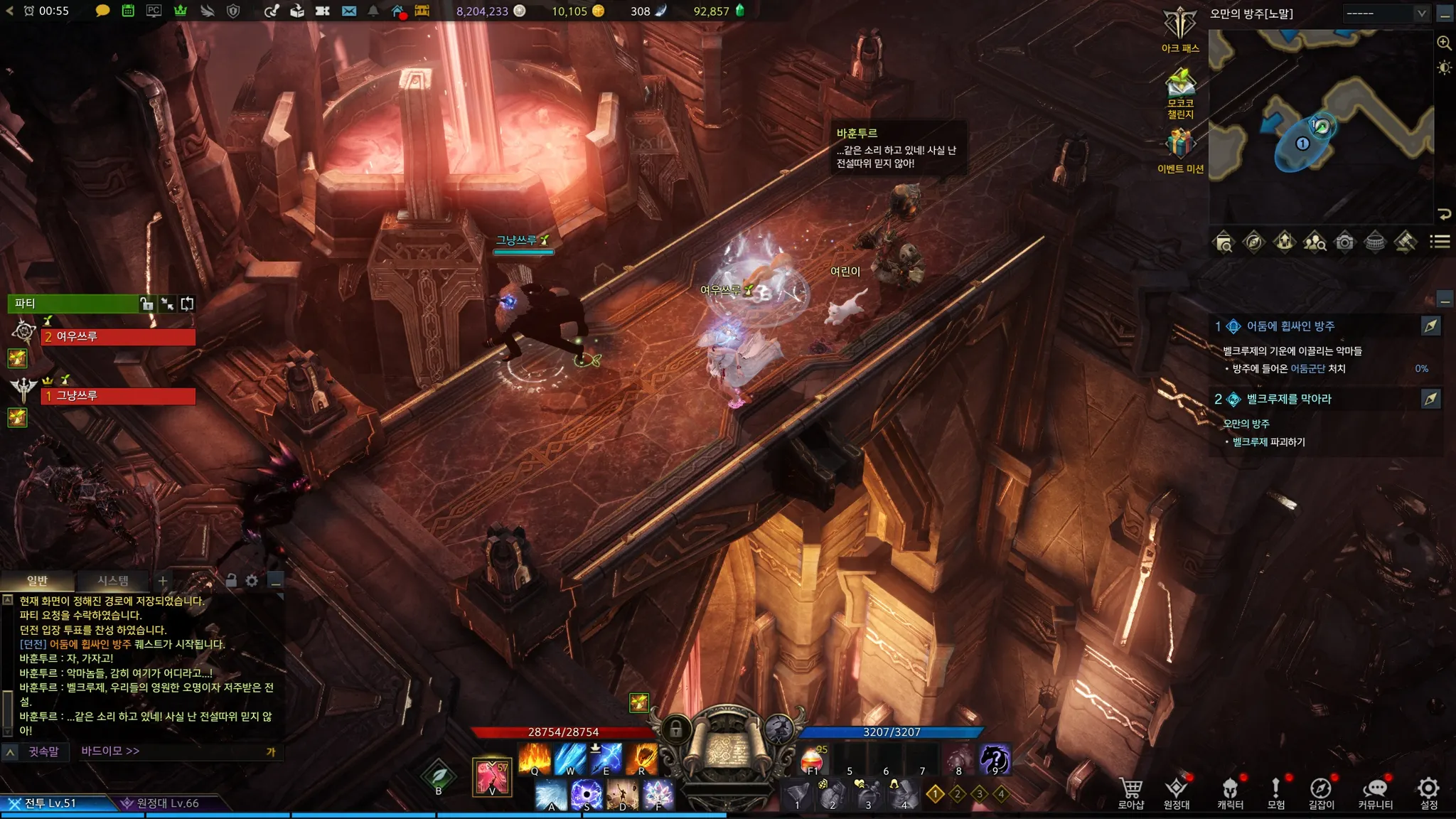
Task: Open the 캐릭터 character menu
Action: (x=1230, y=792)
